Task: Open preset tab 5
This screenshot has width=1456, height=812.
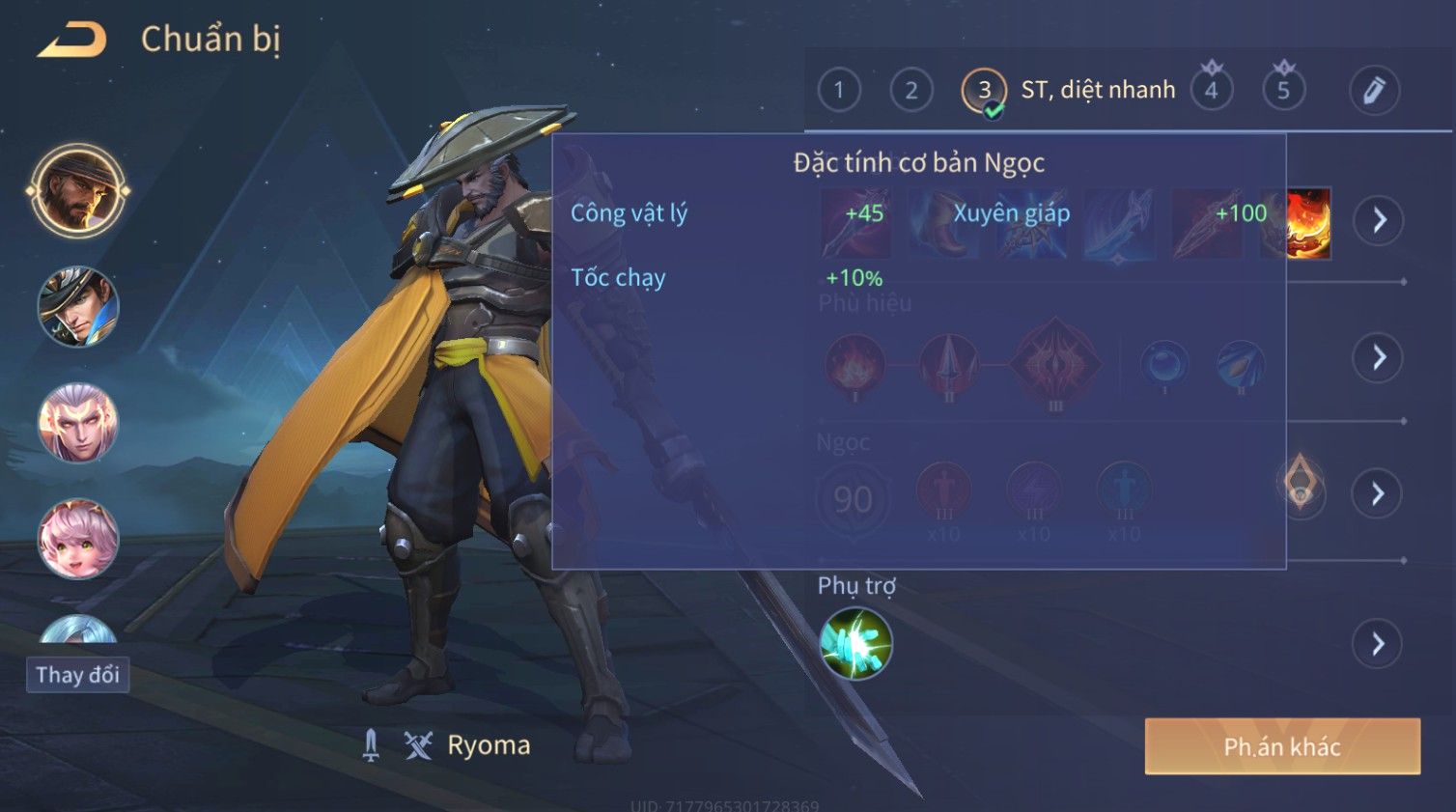Action: [x=1283, y=91]
